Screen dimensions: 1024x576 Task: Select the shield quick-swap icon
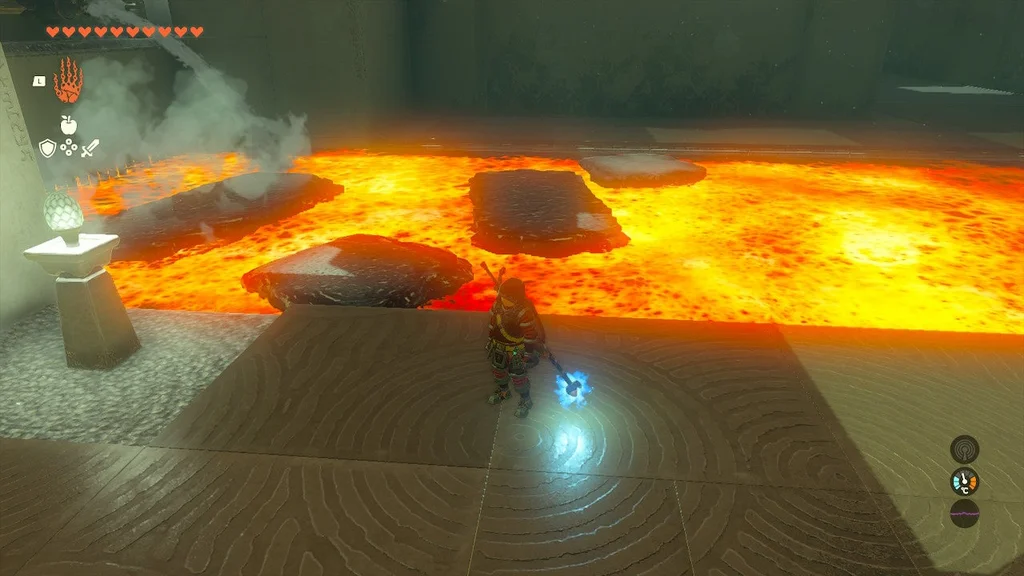click(46, 148)
